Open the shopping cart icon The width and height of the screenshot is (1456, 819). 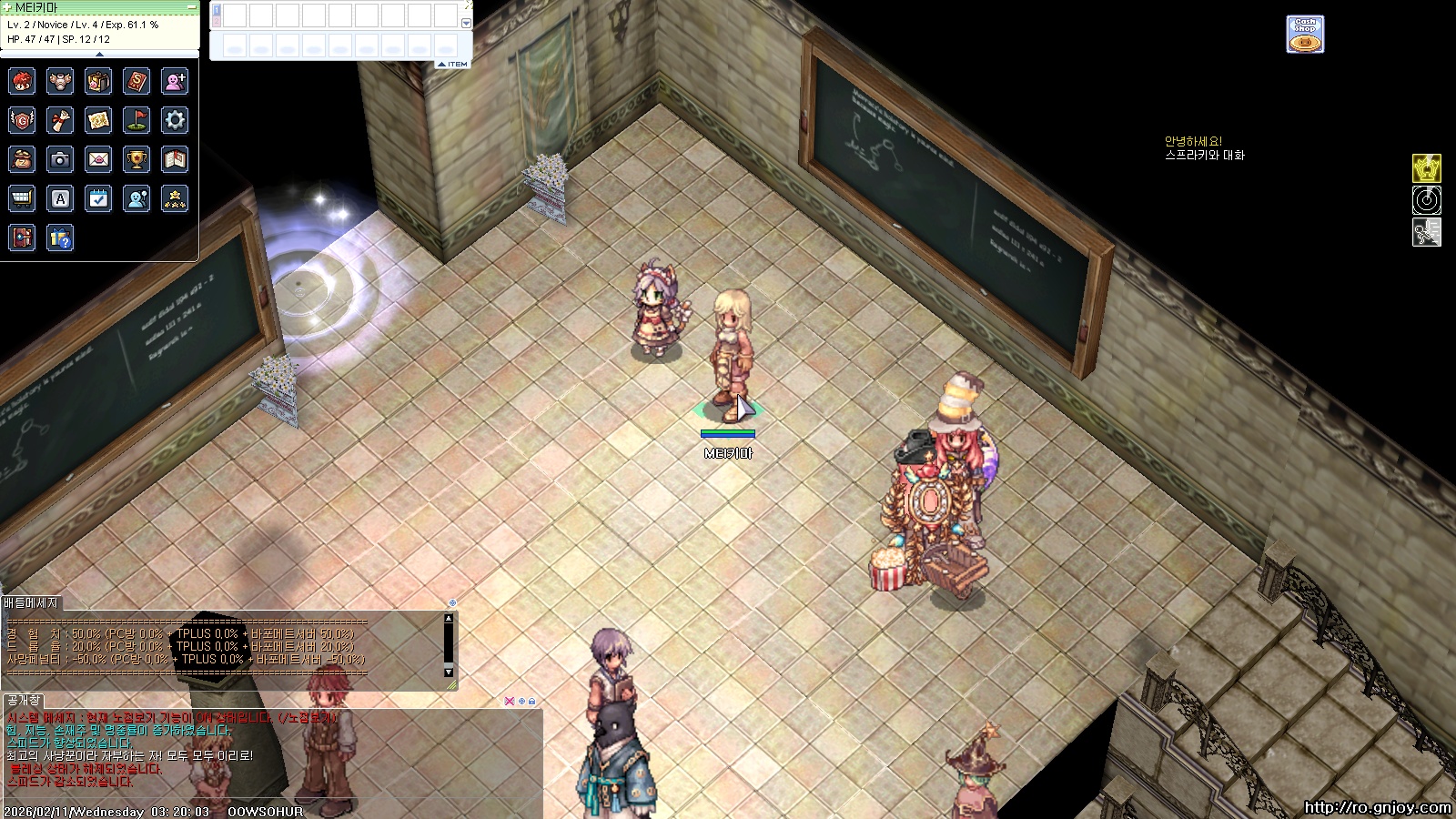[x=22, y=198]
